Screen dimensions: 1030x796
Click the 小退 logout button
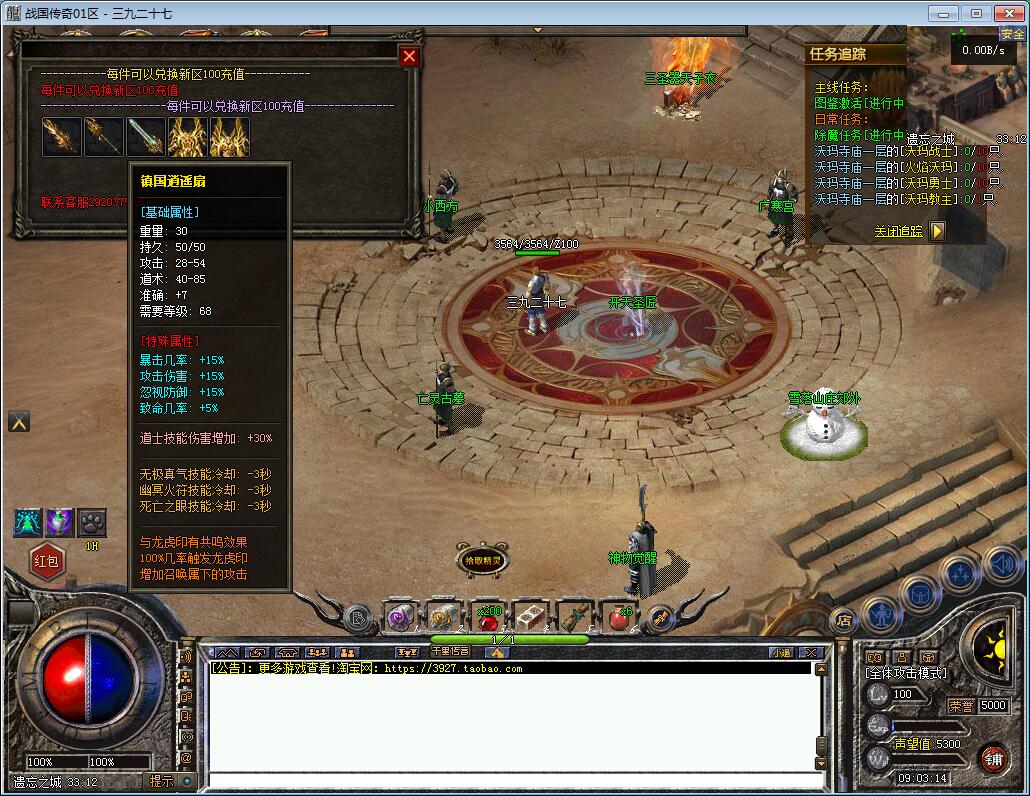[781, 652]
